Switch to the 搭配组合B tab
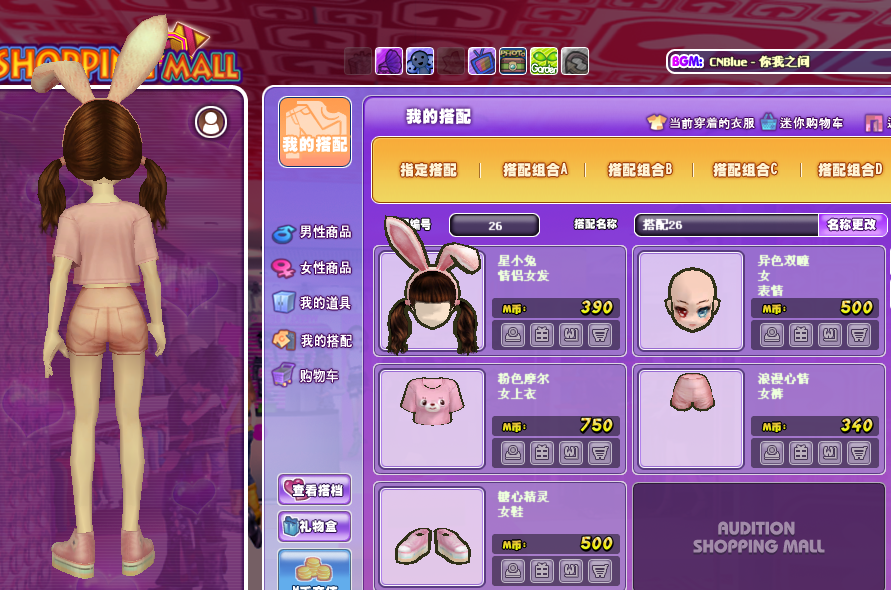 coord(640,170)
